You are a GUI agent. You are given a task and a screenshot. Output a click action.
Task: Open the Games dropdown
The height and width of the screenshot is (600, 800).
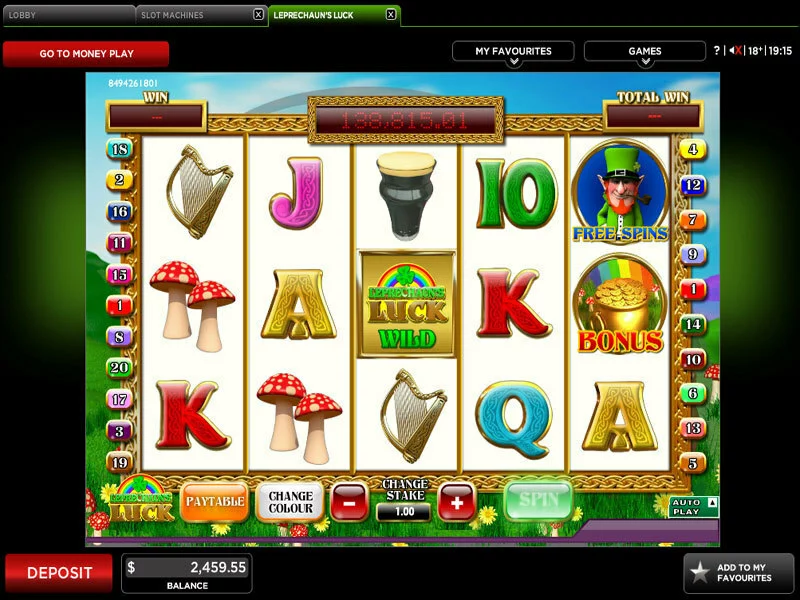(644, 52)
